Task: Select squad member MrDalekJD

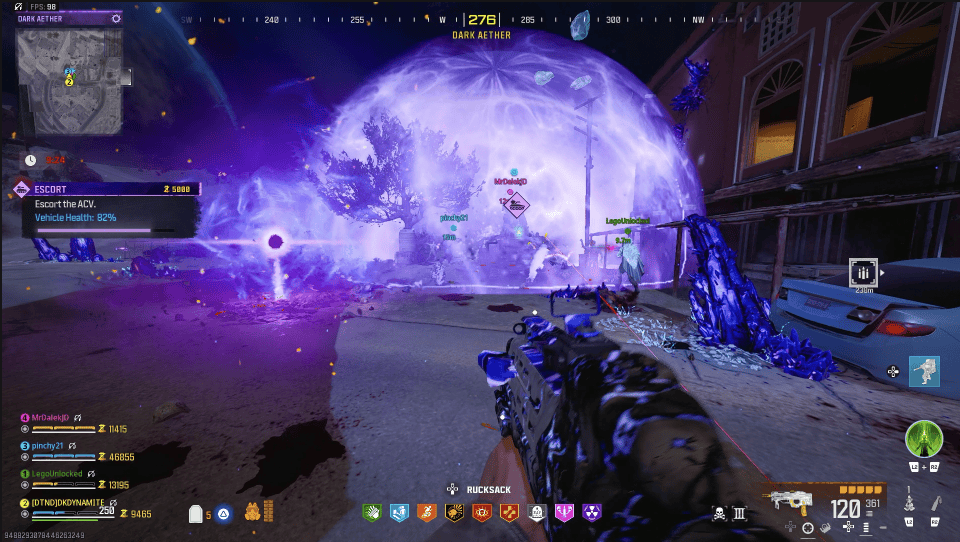Action: (x=50, y=417)
